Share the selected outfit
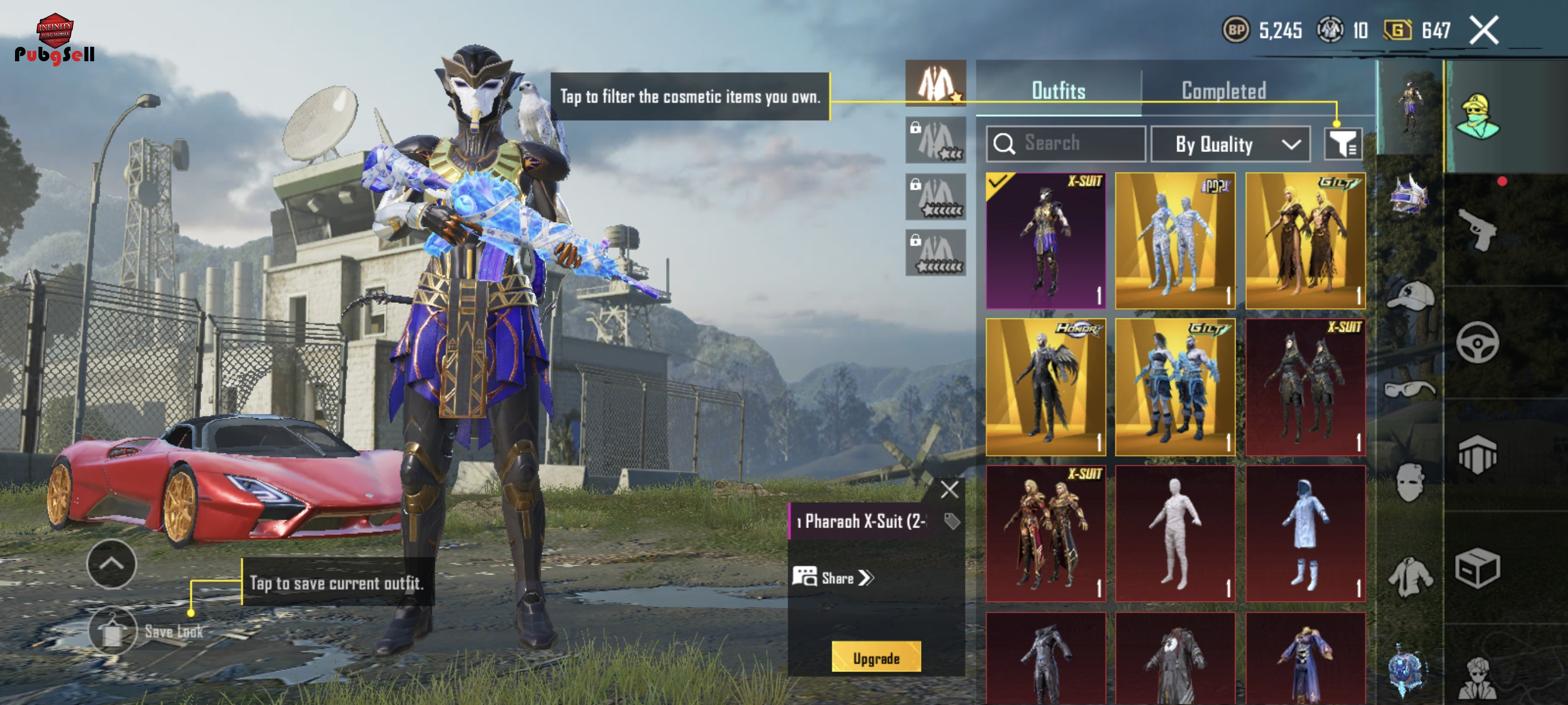 pos(834,577)
